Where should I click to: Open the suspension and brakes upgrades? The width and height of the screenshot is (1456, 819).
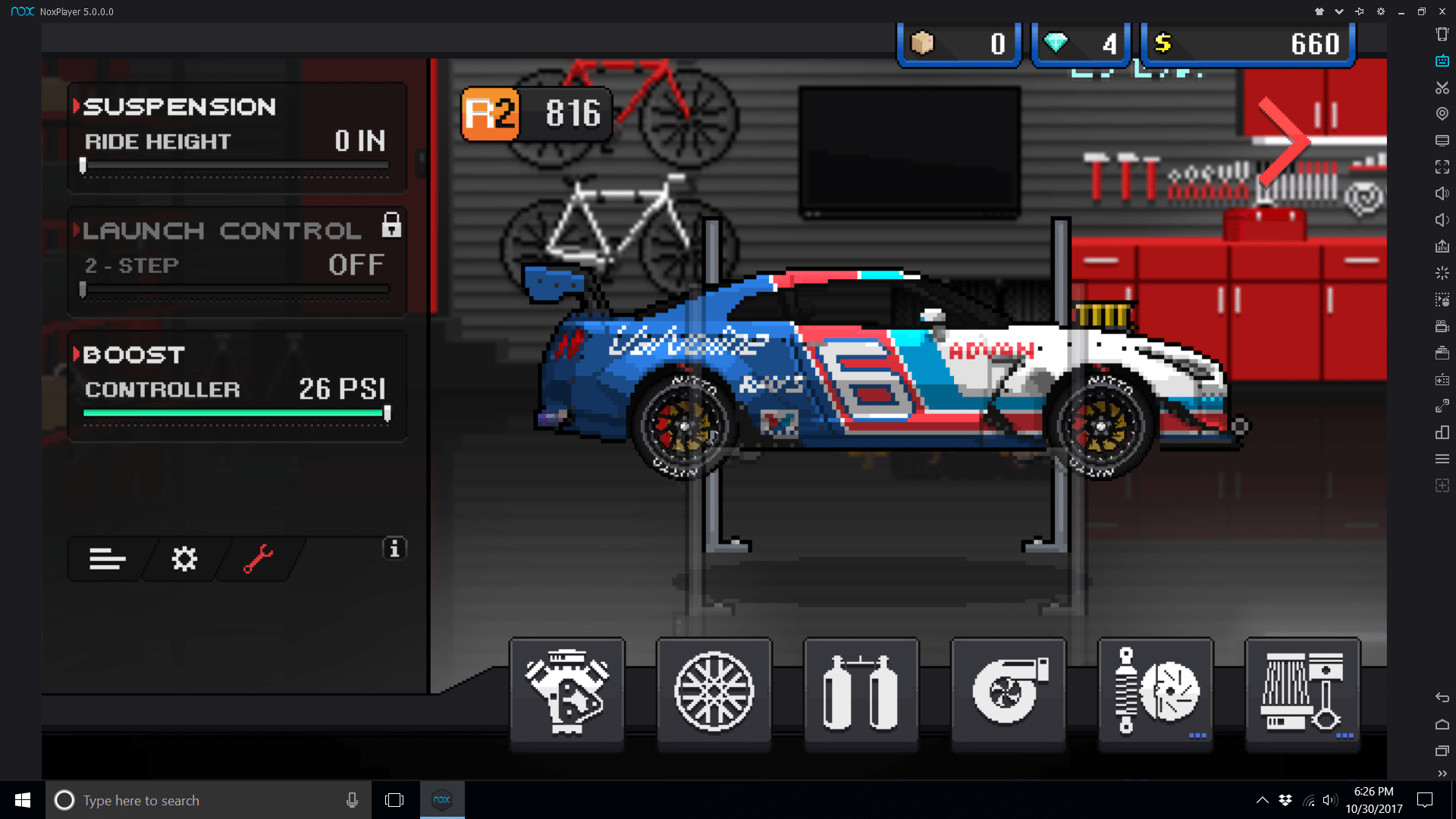[x=1155, y=692]
